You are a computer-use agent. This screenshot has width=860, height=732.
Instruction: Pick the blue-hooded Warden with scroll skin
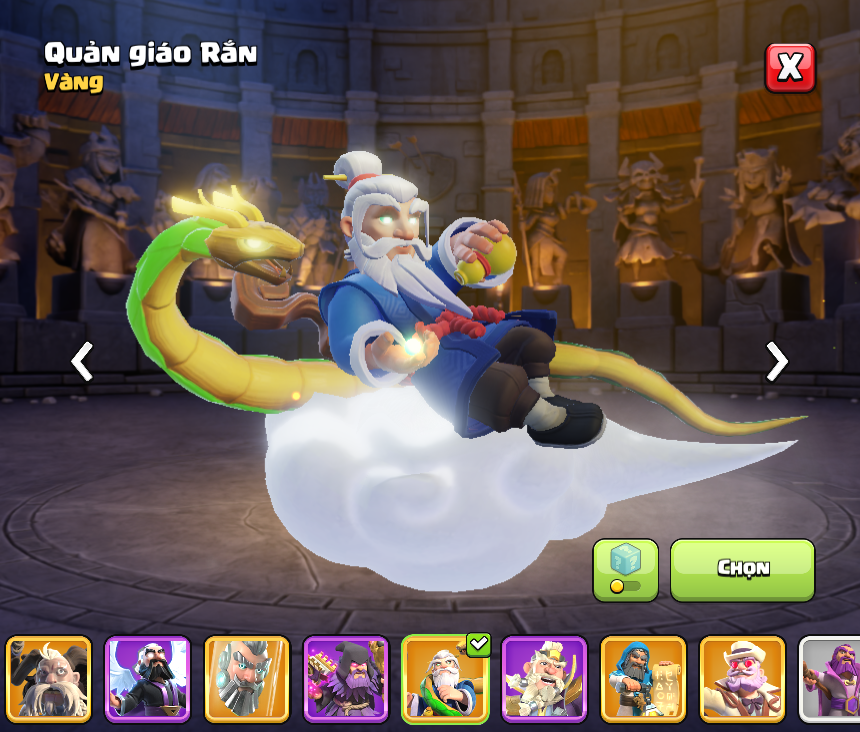tap(643, 679)
